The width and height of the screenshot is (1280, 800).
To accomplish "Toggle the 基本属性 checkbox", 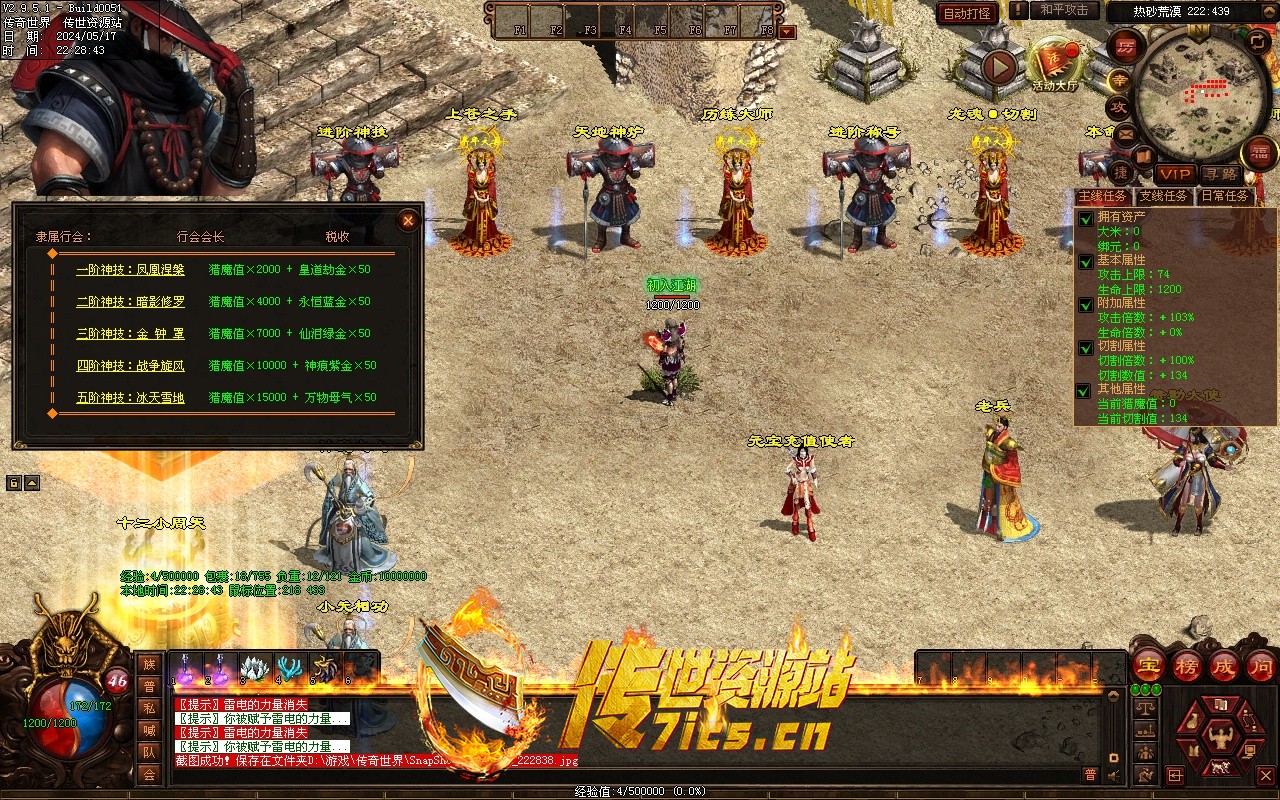I will coord(1085,261).
